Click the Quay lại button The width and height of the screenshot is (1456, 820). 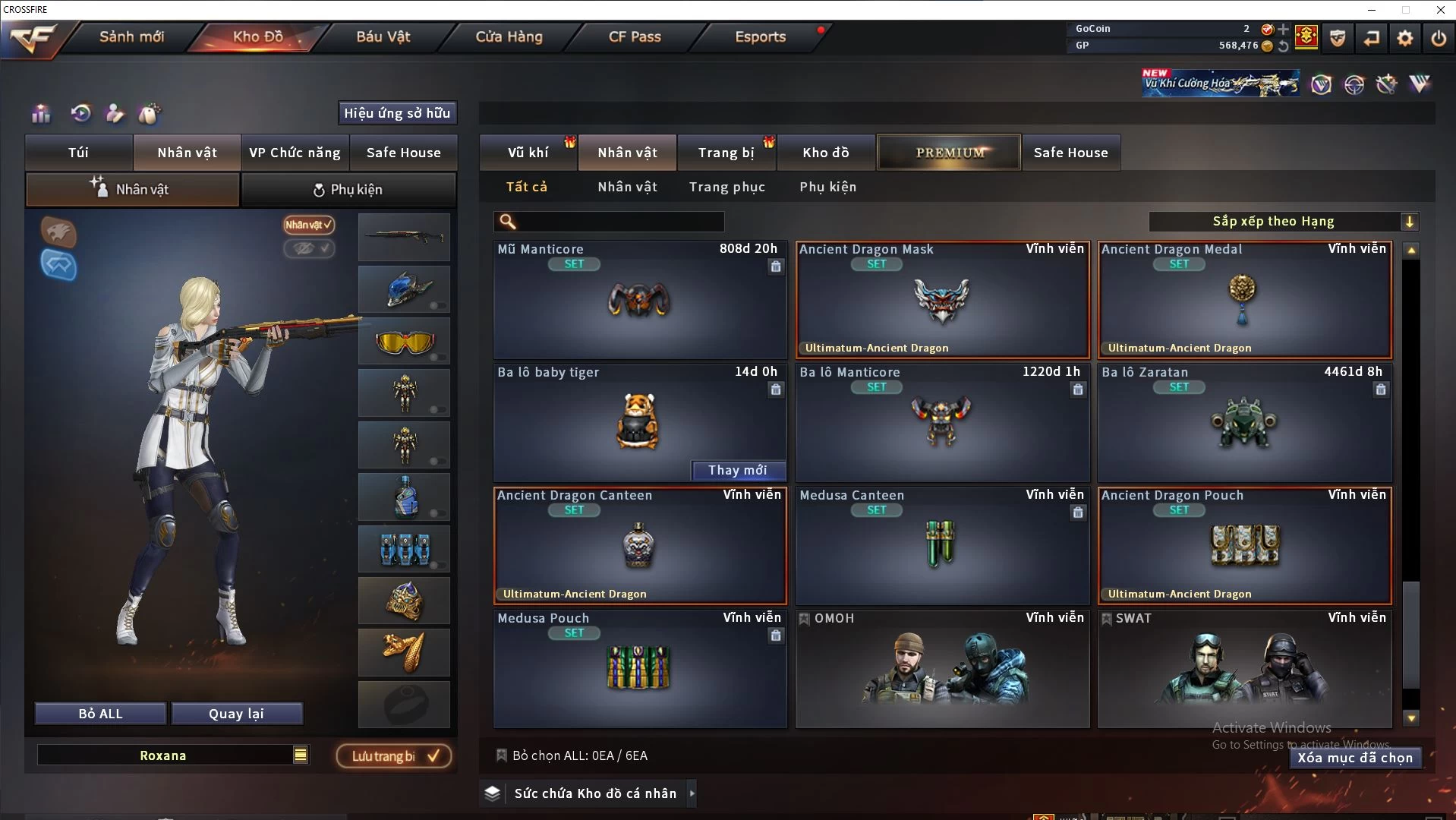click(236, 714)
